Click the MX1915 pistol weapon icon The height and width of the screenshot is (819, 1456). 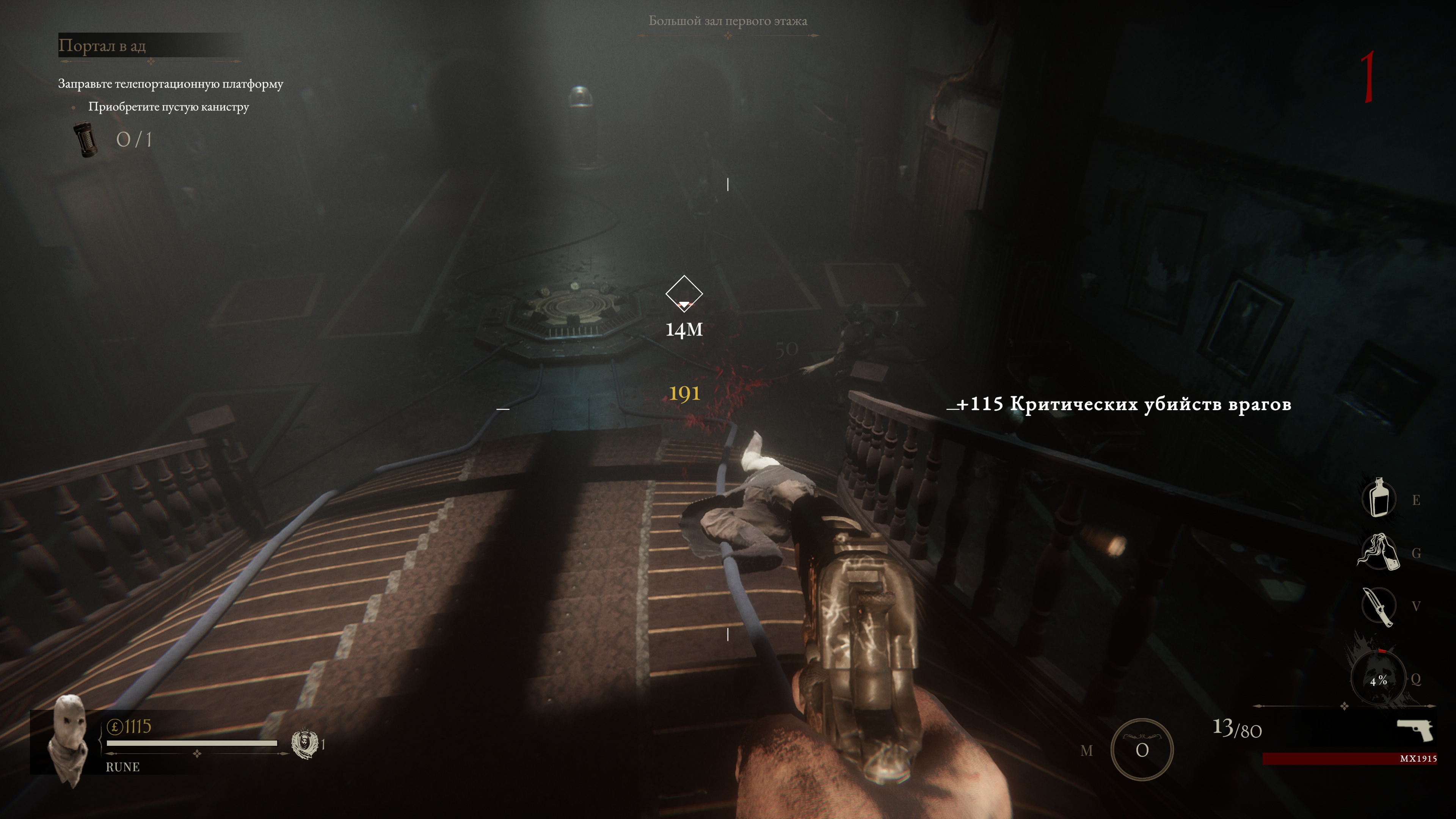1415,730
